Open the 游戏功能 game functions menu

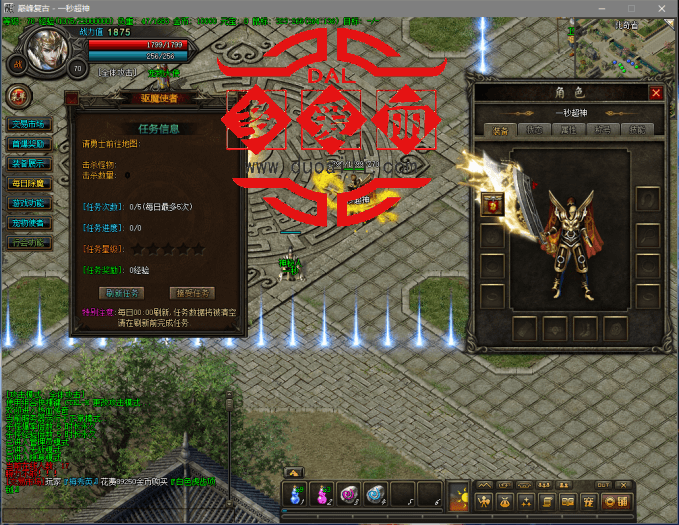point(27,203)
